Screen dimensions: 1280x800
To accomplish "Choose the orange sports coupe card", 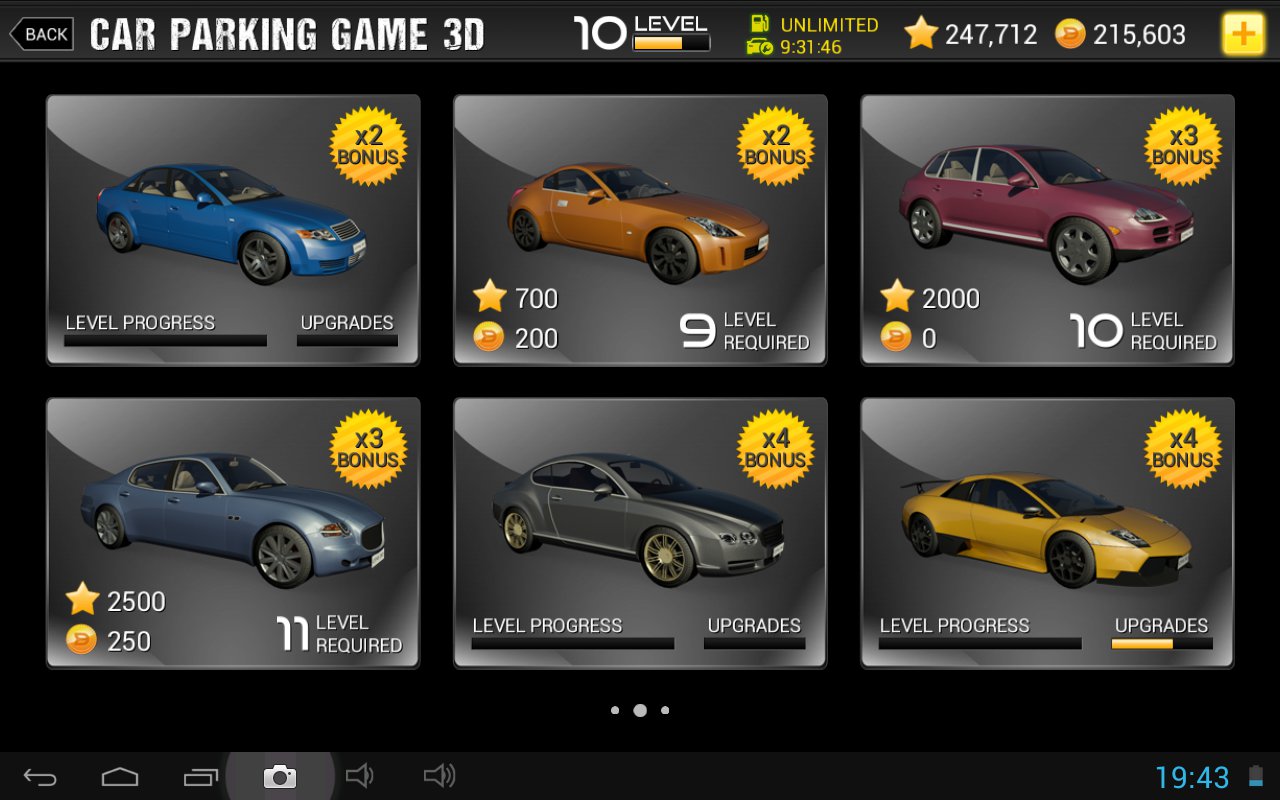I will 640,230.
